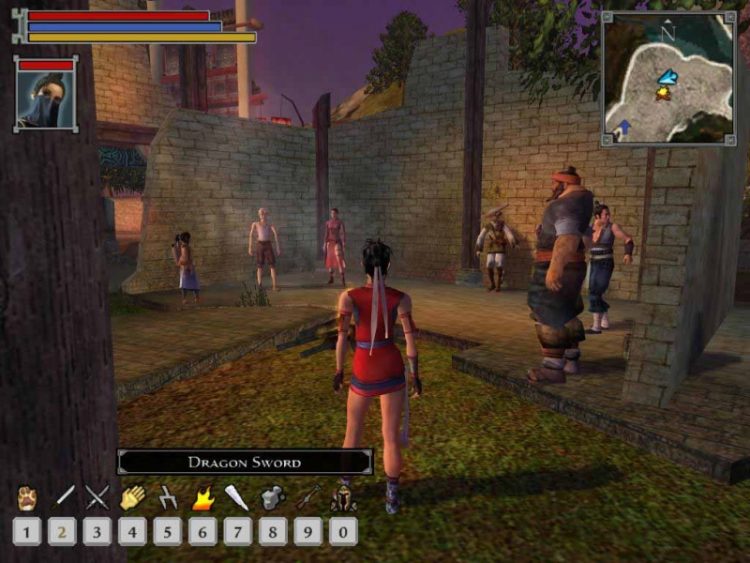This screenshot has width=750, height=563.
Task: Select the white ice shard style
Action: (x=238, y=497)
